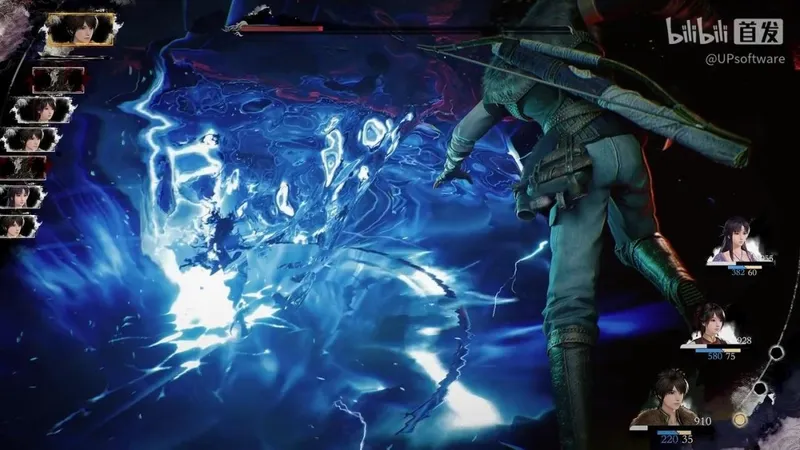Click the glowing gold orb node
This screenshot has height=450, width=800.
pyautogui.click(x=740, y=419)
